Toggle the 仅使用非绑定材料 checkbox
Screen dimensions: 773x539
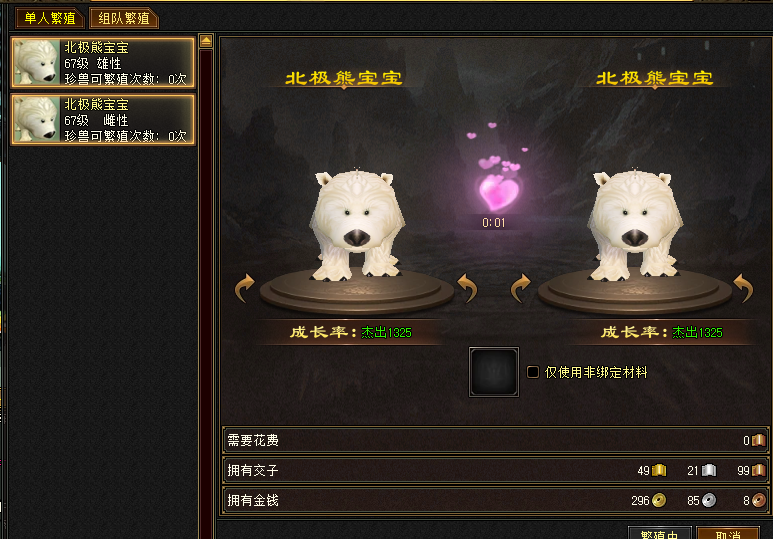(x=533, y=372)
